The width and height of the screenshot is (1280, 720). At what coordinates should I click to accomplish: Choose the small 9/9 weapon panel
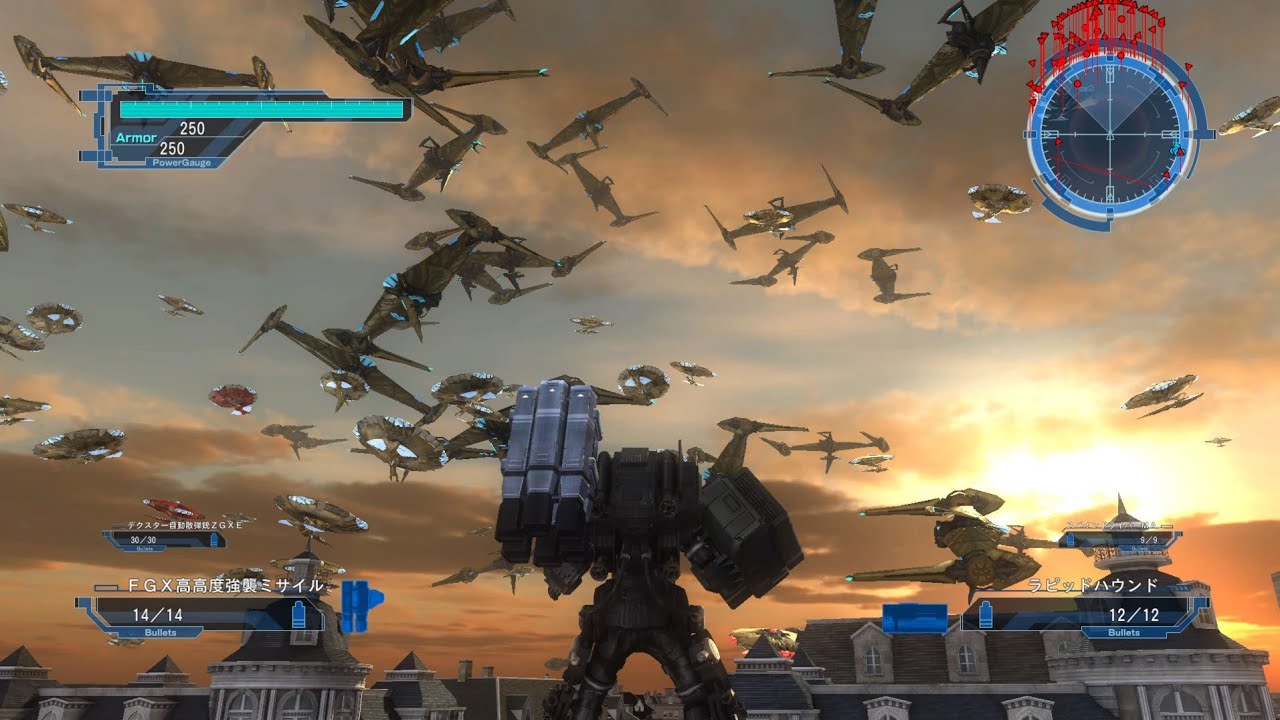[1120, 540]
